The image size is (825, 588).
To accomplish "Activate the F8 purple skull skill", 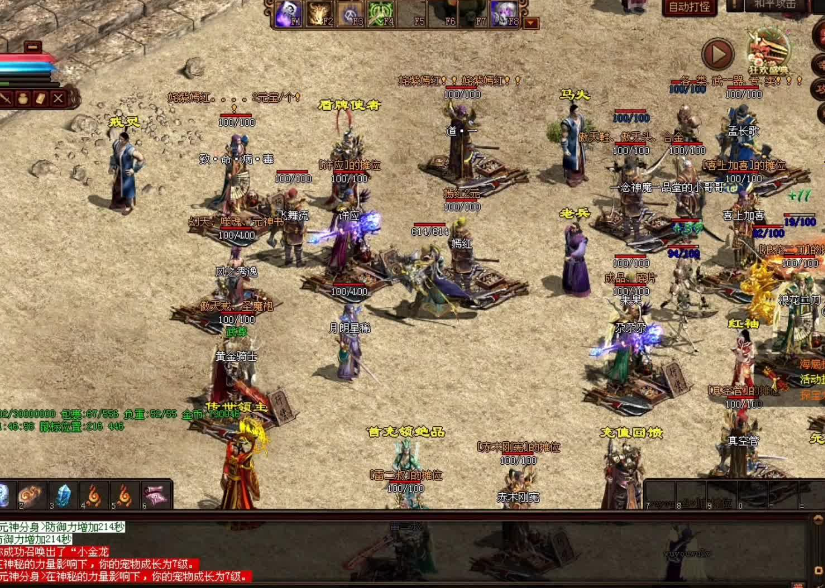I will pyautogui.click(x=507, y=14).
